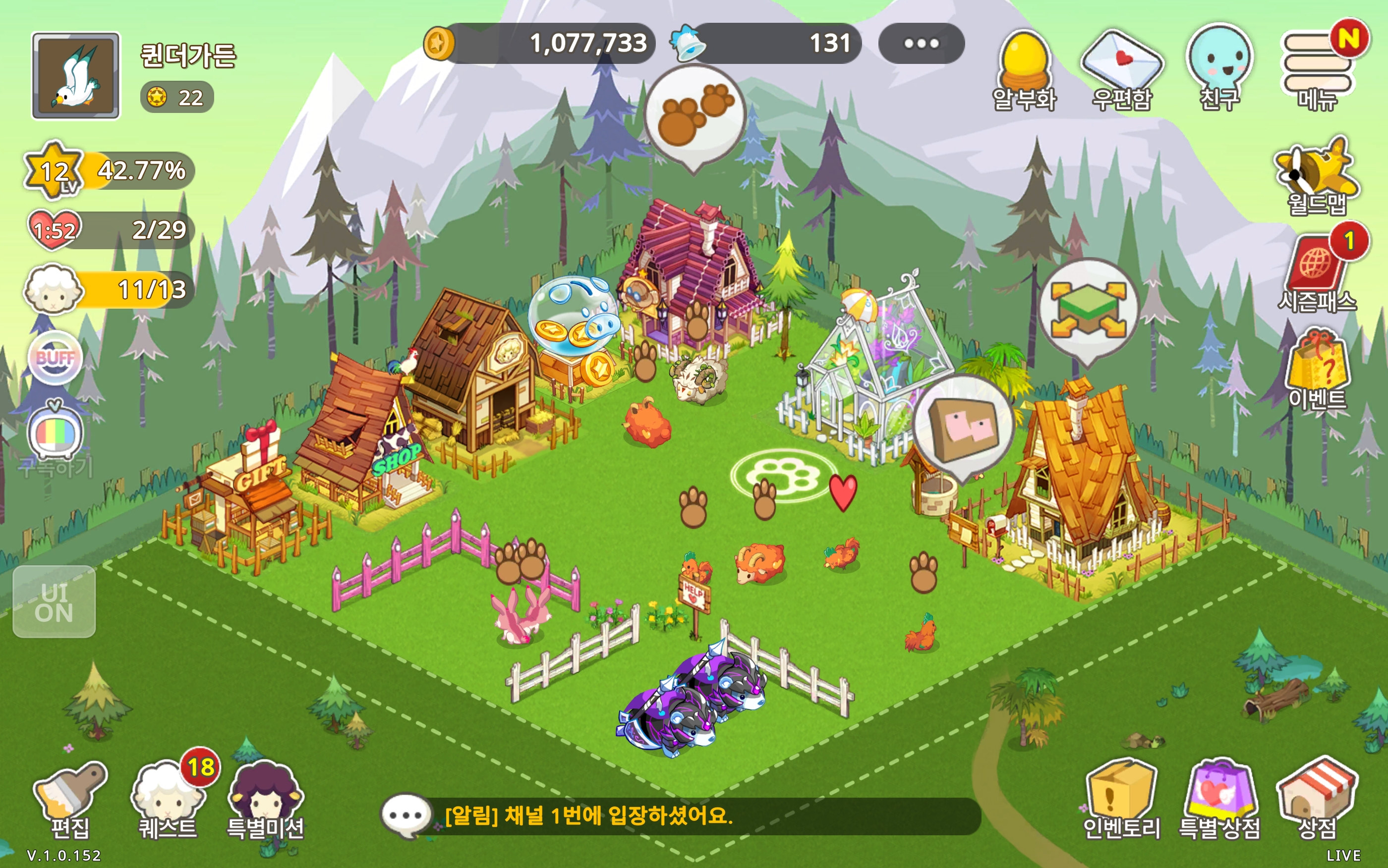Screen dimensions: 1388x868
Task: Open the seagull player profile portrait
Action: click(76, 76)
